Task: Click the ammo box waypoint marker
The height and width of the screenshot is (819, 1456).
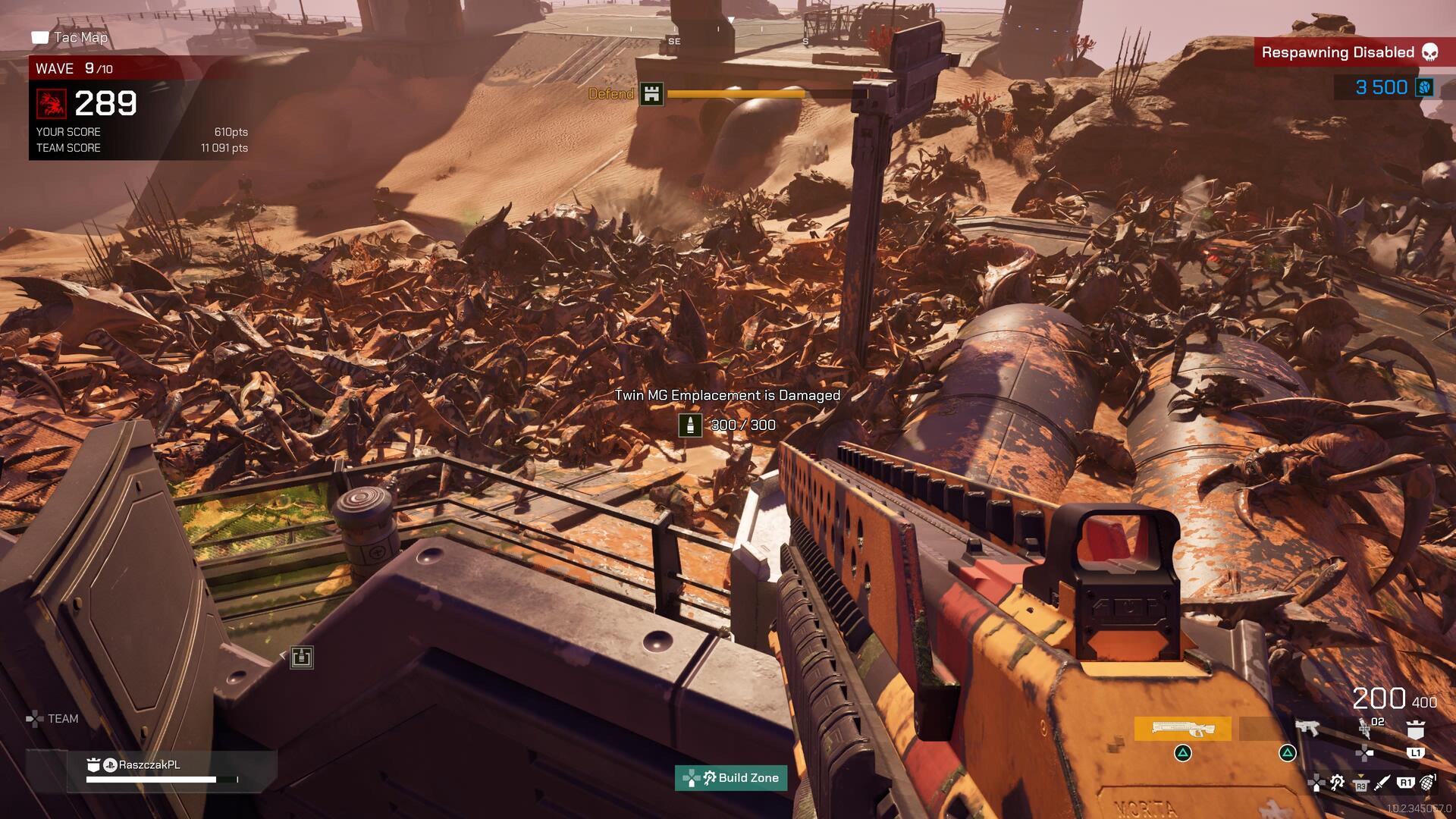Action: click(x=302, y=657)
